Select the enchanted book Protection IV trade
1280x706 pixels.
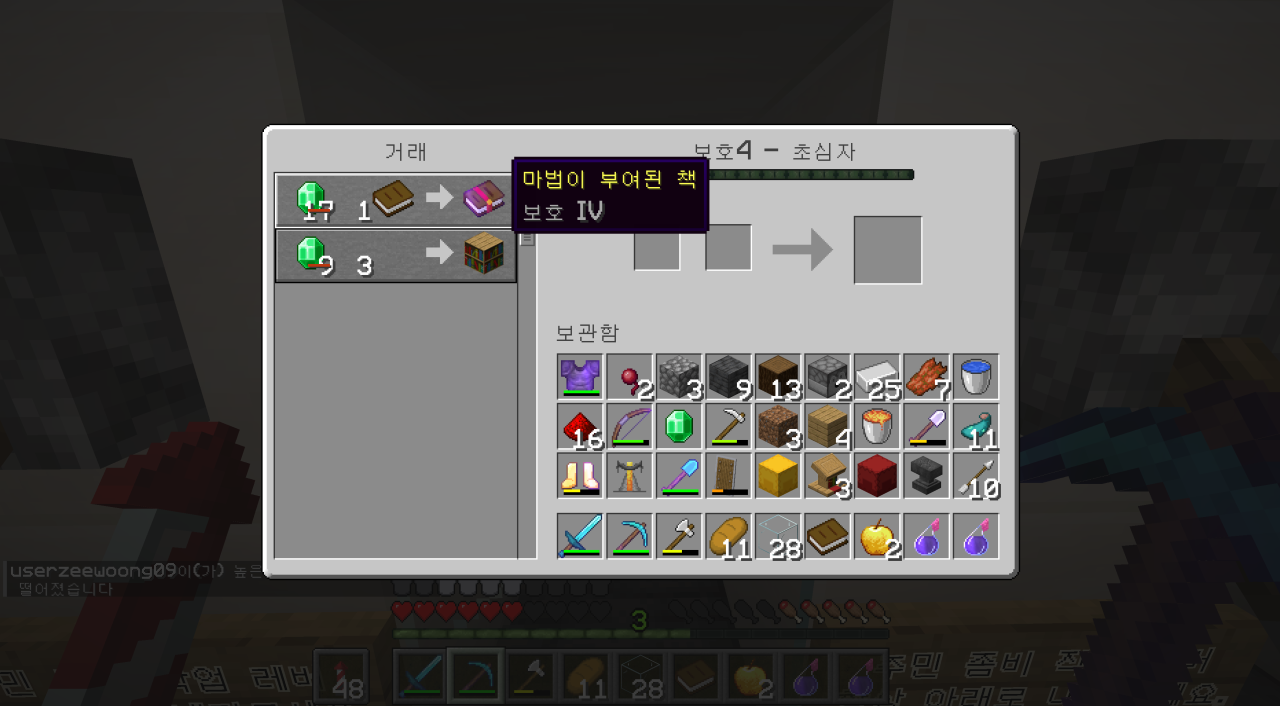[x=395, y=200]
